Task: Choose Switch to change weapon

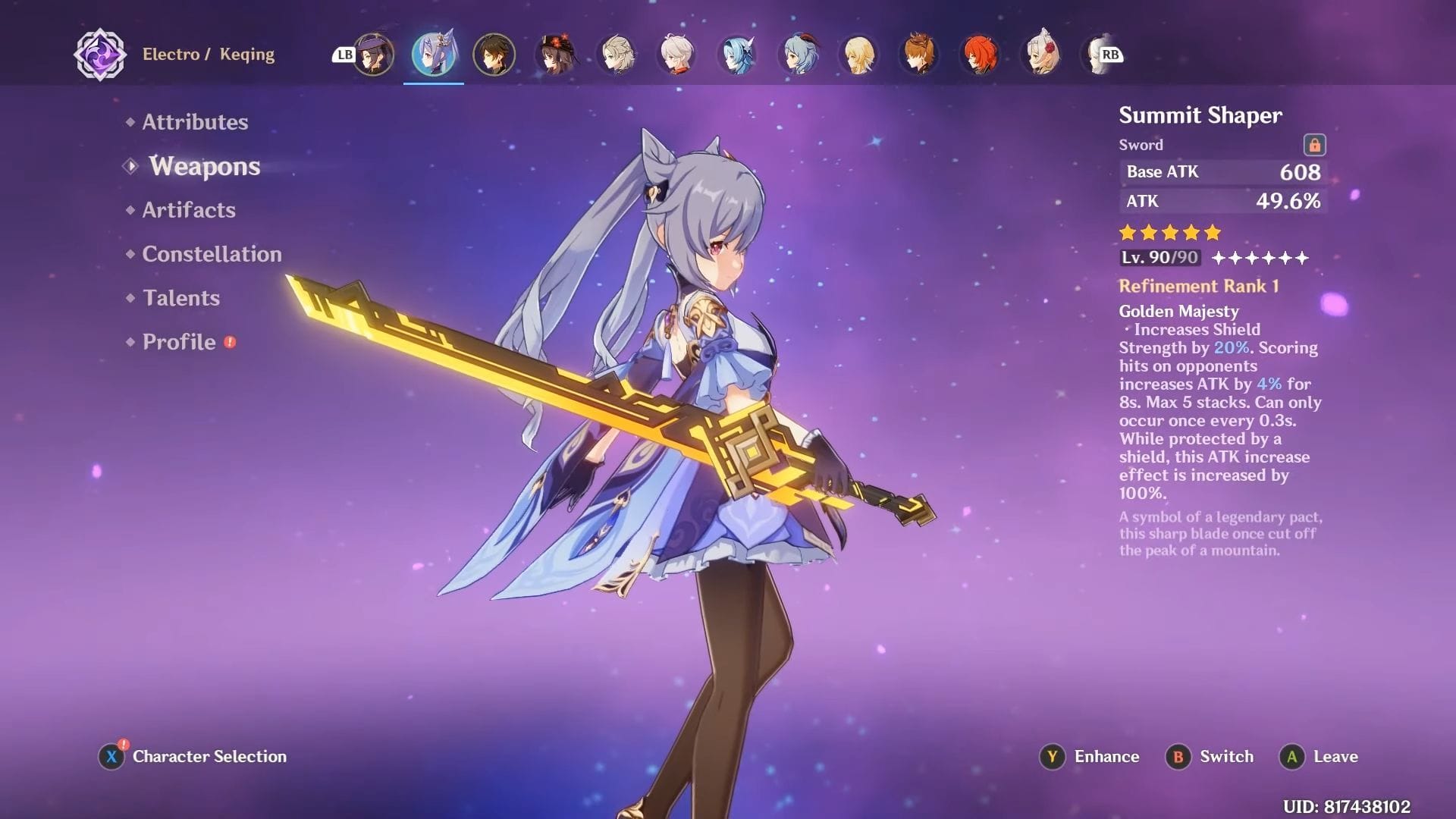Action: point(1210,757)
